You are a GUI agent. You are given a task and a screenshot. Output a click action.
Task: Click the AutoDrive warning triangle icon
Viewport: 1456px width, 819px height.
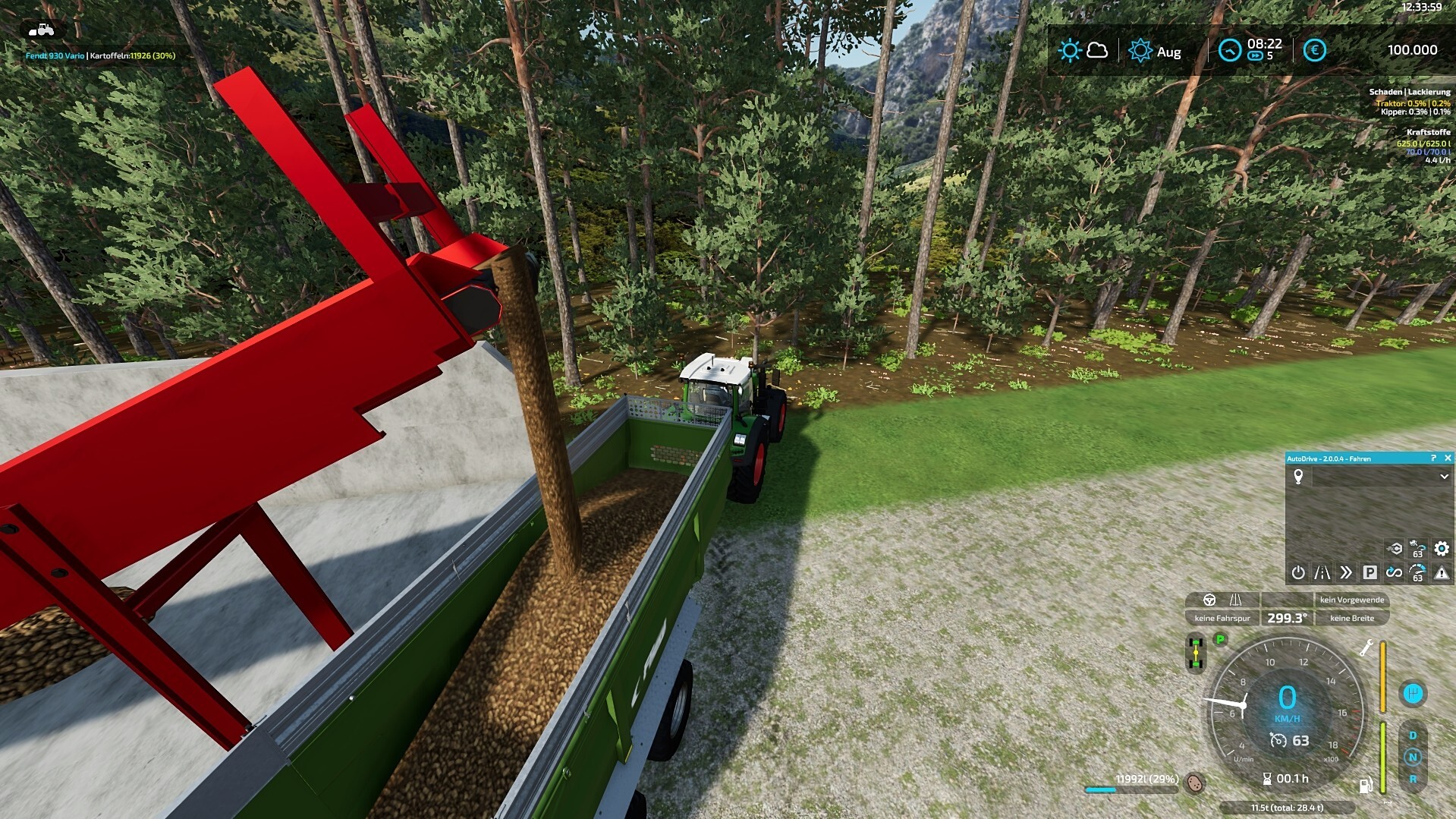1442,573
